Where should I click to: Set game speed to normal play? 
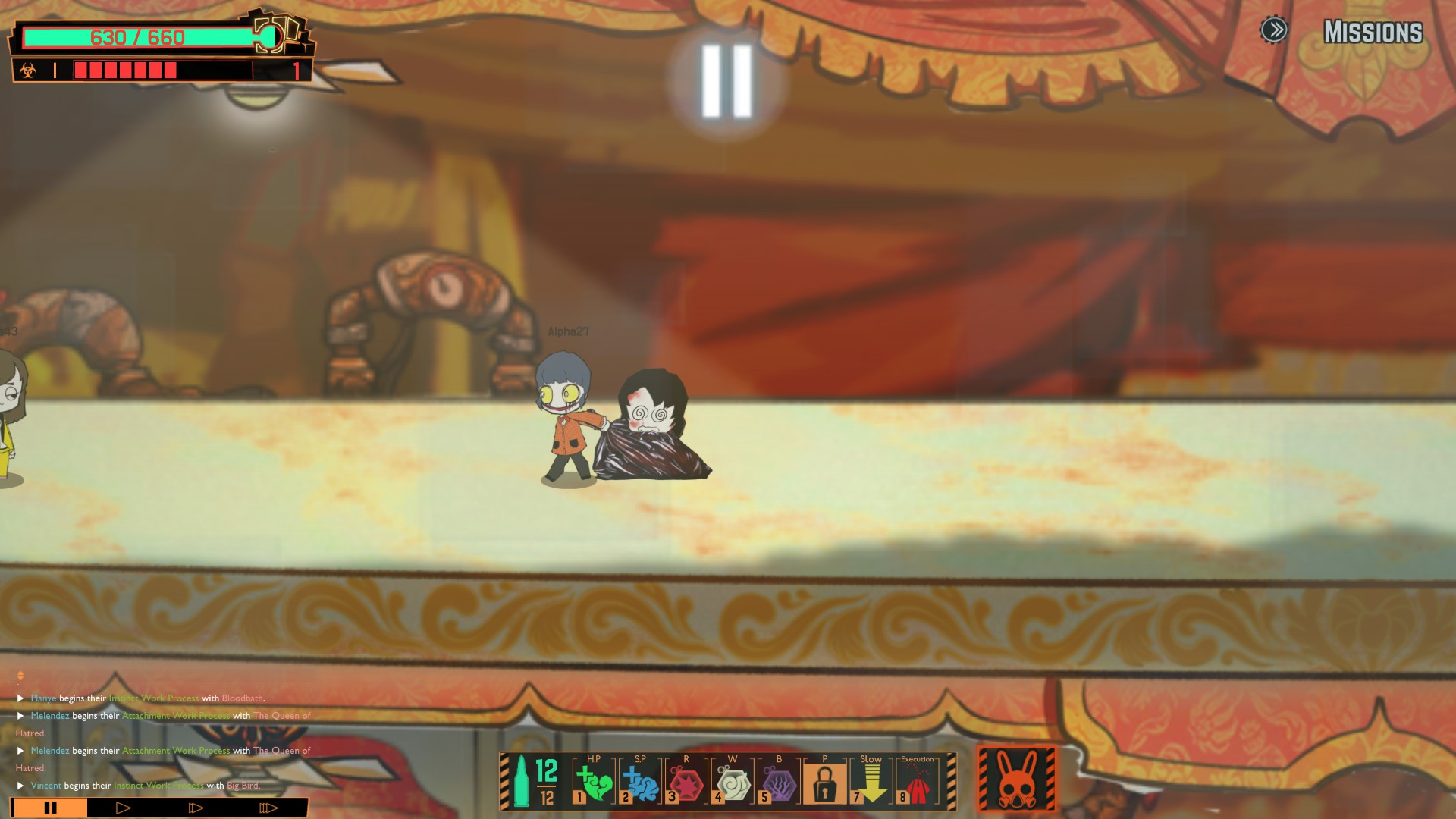[x=123, y=808]
